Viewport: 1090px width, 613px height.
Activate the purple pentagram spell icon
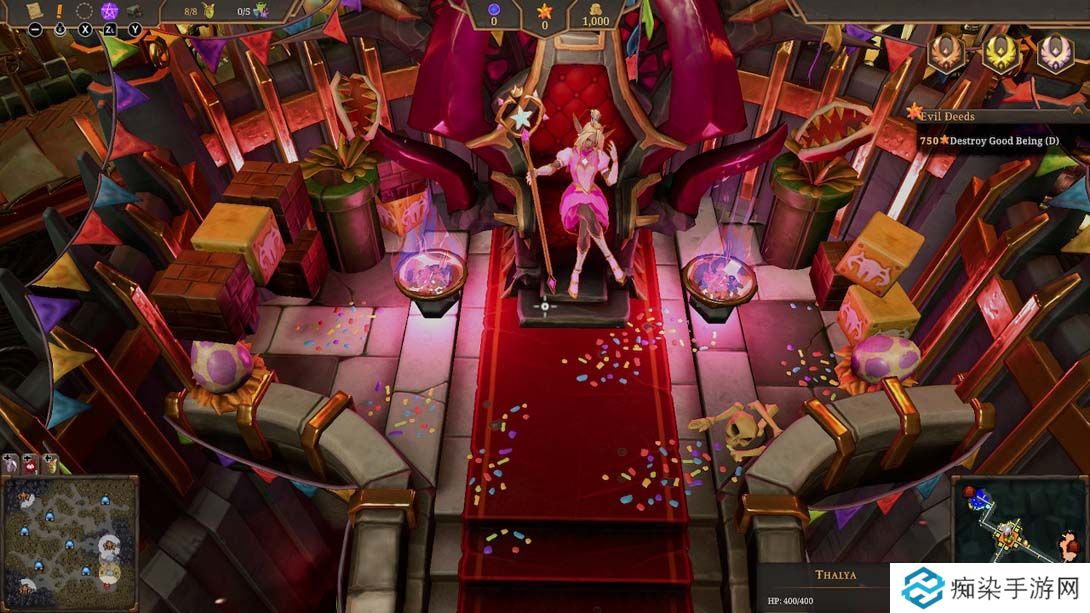[110, 11]
